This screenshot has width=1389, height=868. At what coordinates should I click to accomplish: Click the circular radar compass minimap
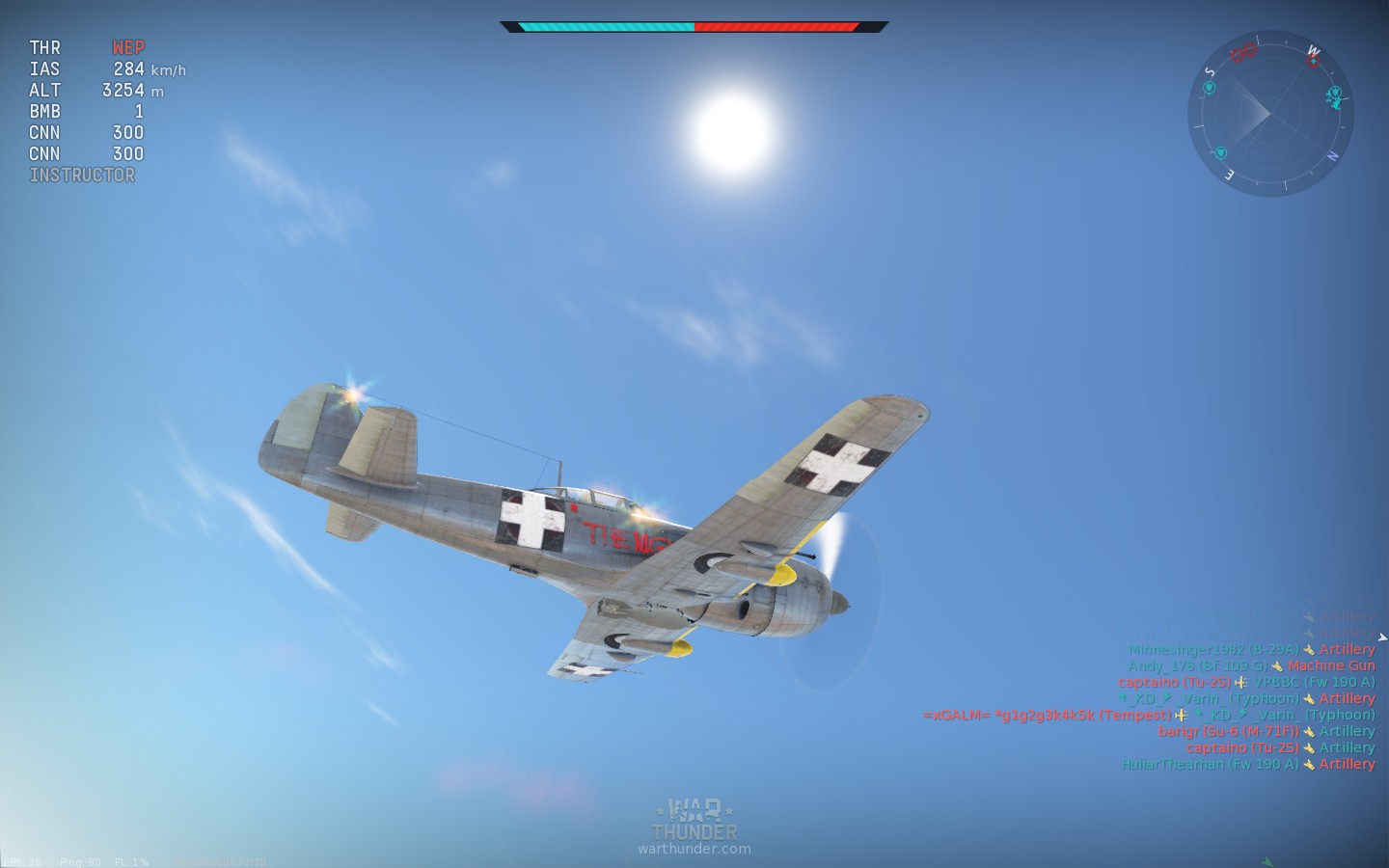click(1269, 114)
